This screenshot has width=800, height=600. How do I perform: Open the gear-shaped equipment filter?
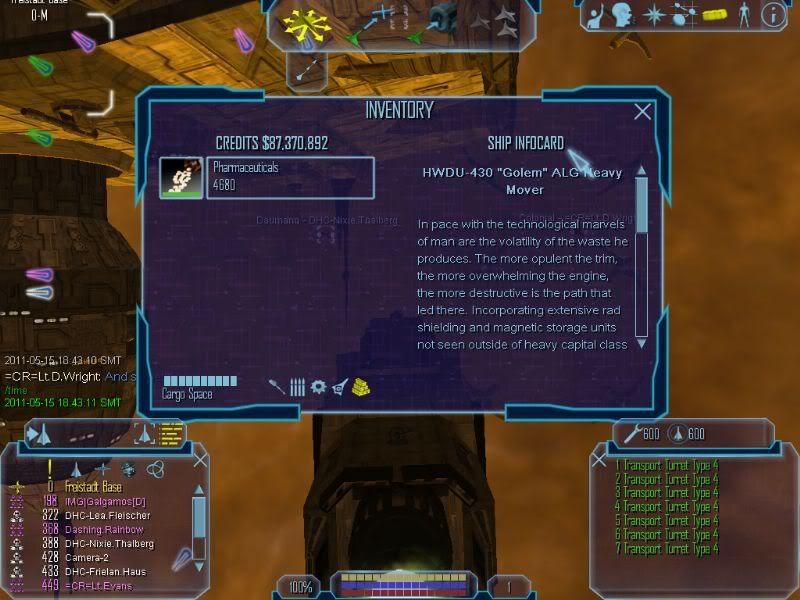point(318,387)
